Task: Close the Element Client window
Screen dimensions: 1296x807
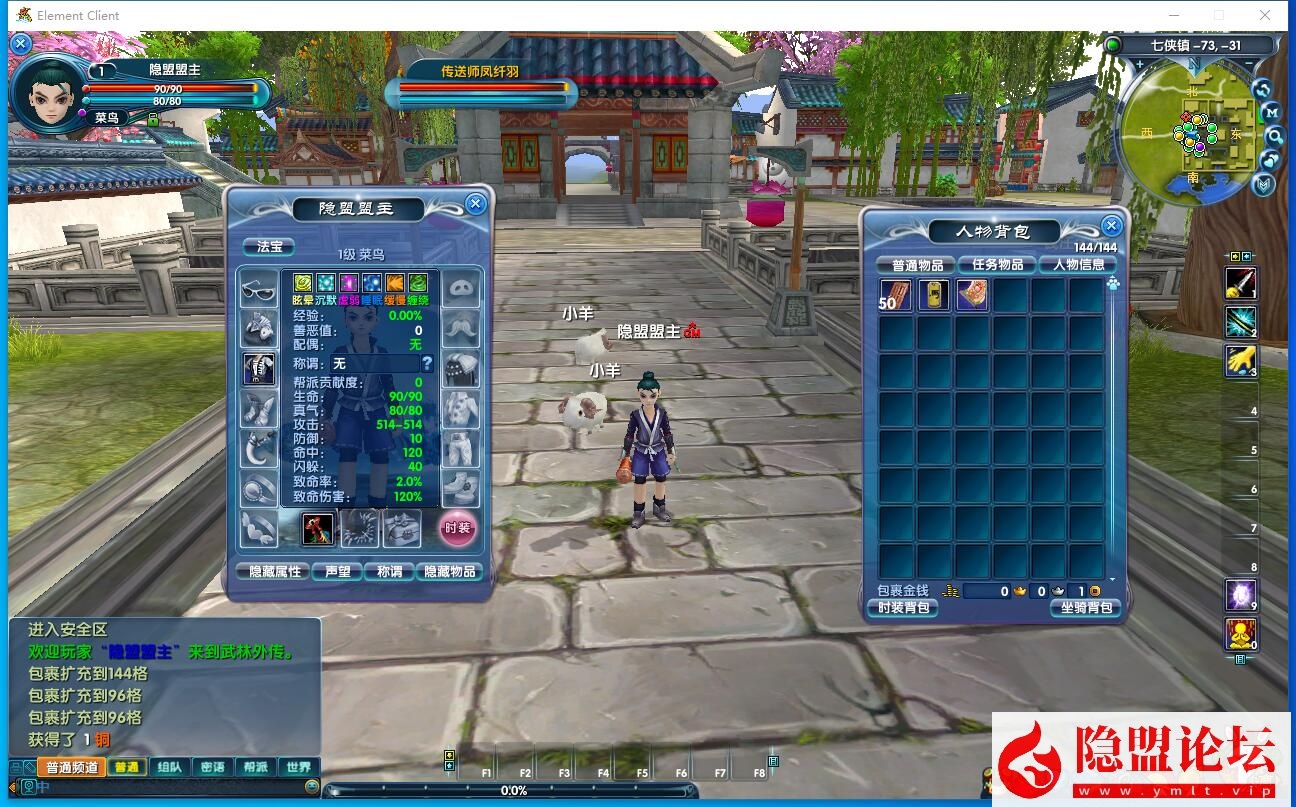Action: point(1265,15)
